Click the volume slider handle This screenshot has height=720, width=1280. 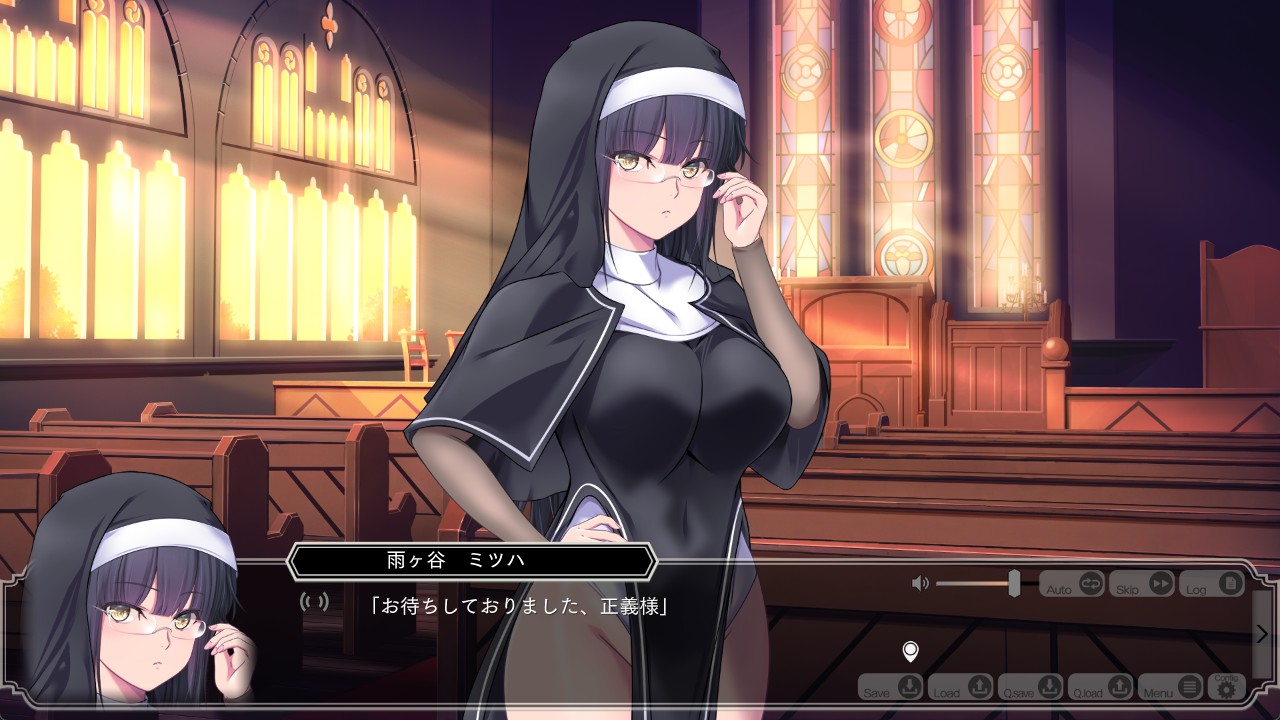(x=1013, y=583)
